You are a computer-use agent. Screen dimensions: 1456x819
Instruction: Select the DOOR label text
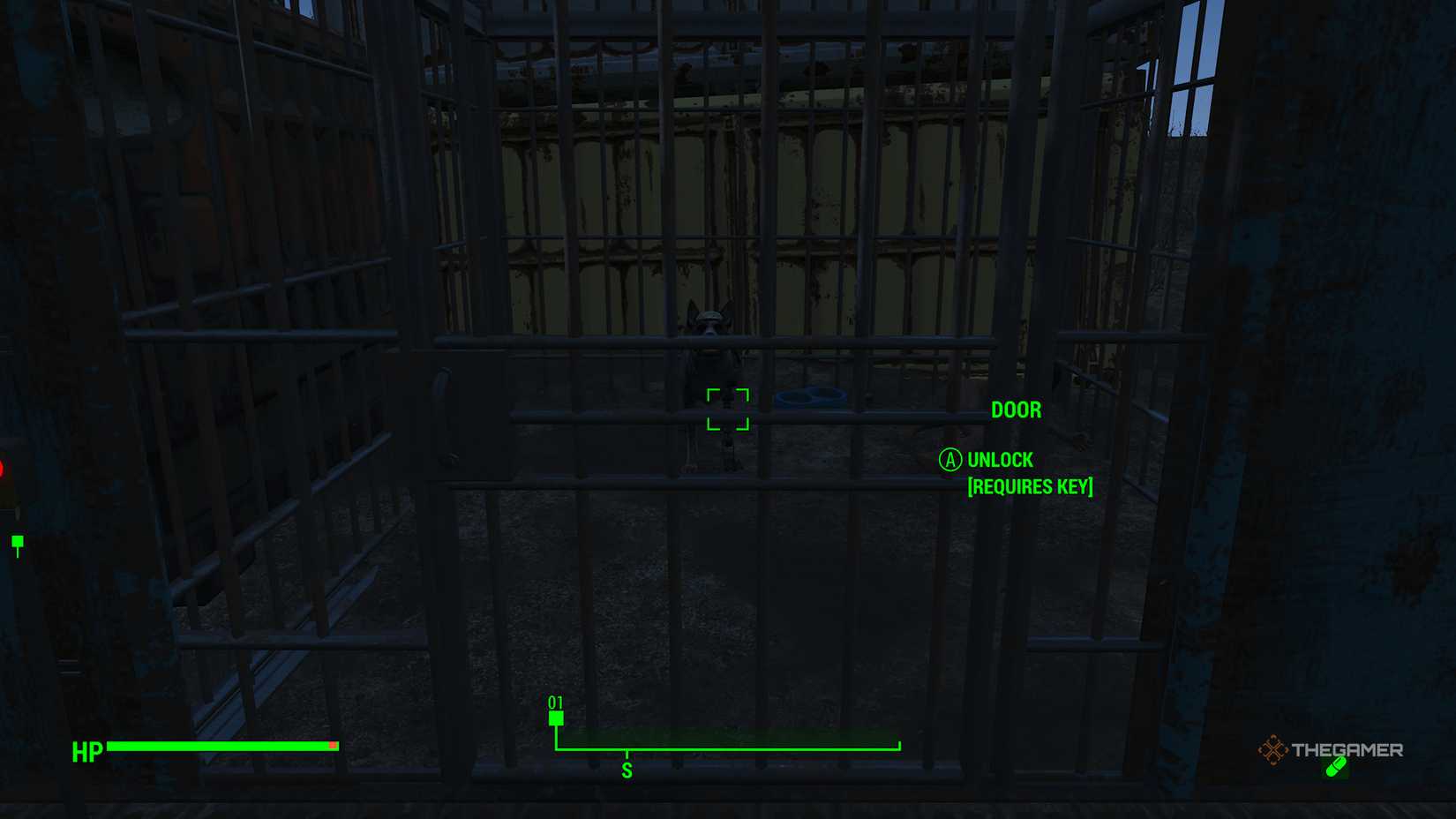pos(1016,409)
